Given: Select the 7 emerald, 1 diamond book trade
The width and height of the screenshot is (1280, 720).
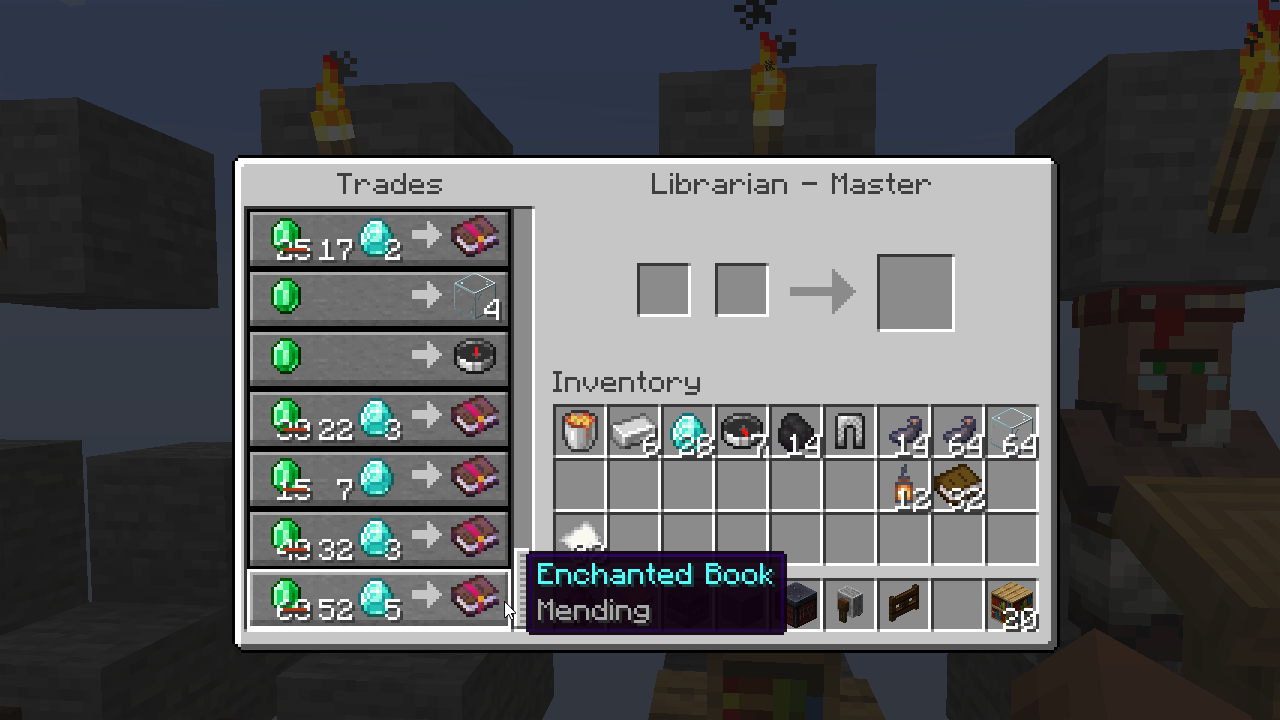Looking at the screenshot, I should 378,478.
